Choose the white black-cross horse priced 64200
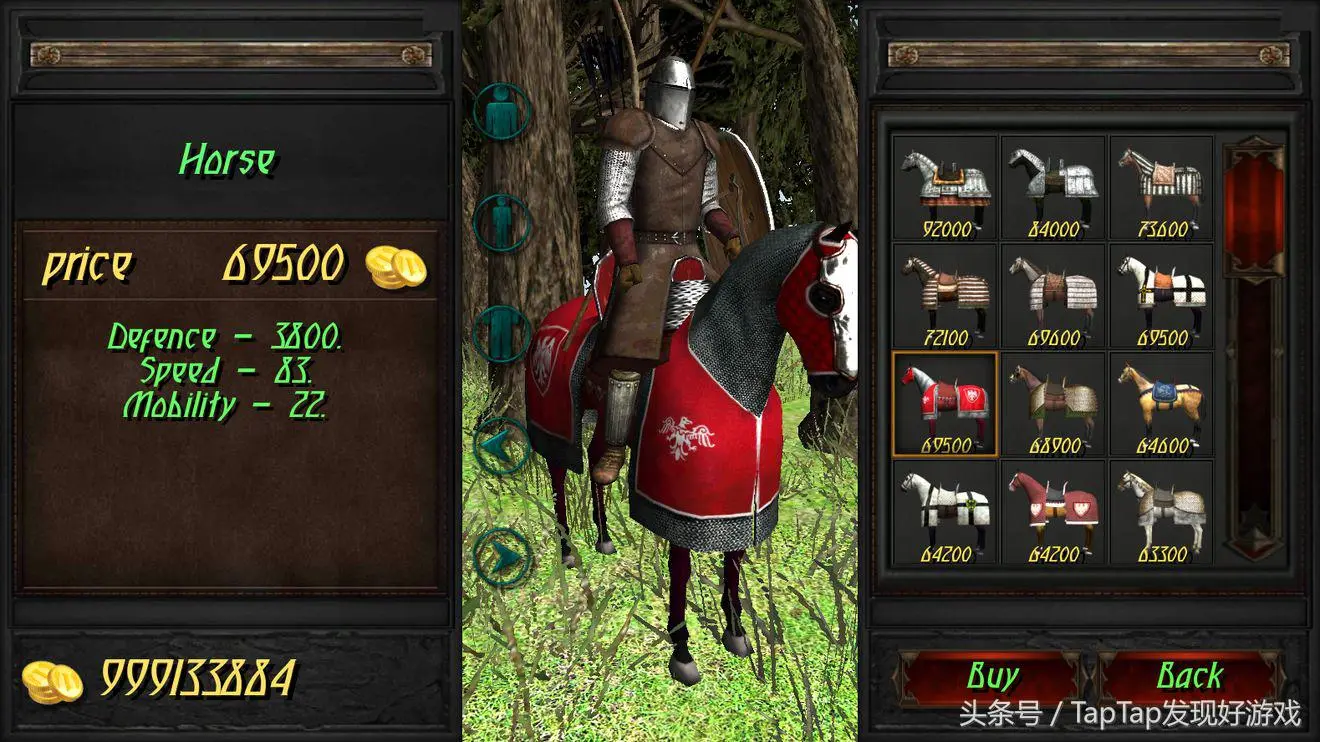Screen dimensions: 1320x742 click(x=945, y=512)
